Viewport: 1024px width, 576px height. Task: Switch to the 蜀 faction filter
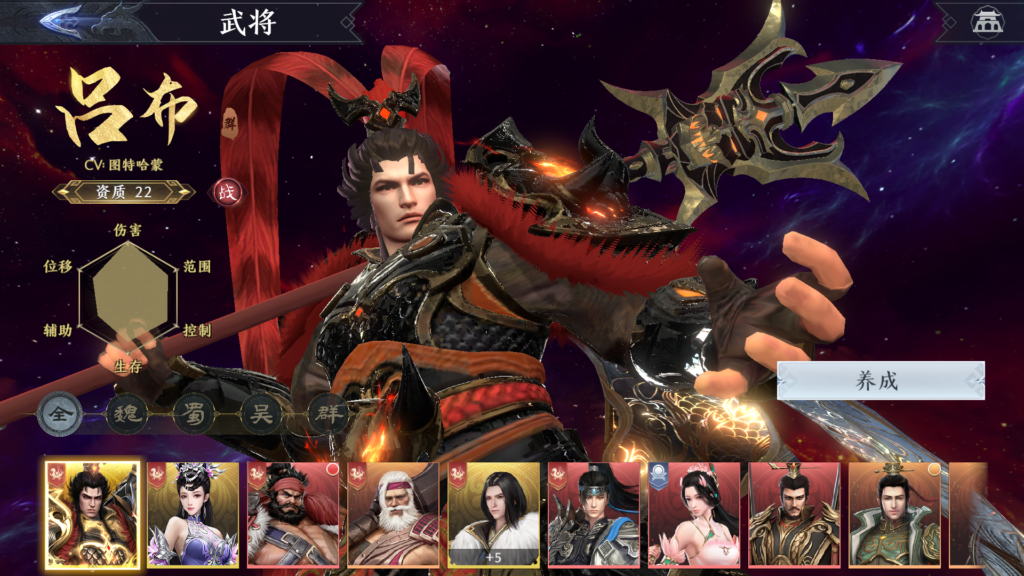193,414
